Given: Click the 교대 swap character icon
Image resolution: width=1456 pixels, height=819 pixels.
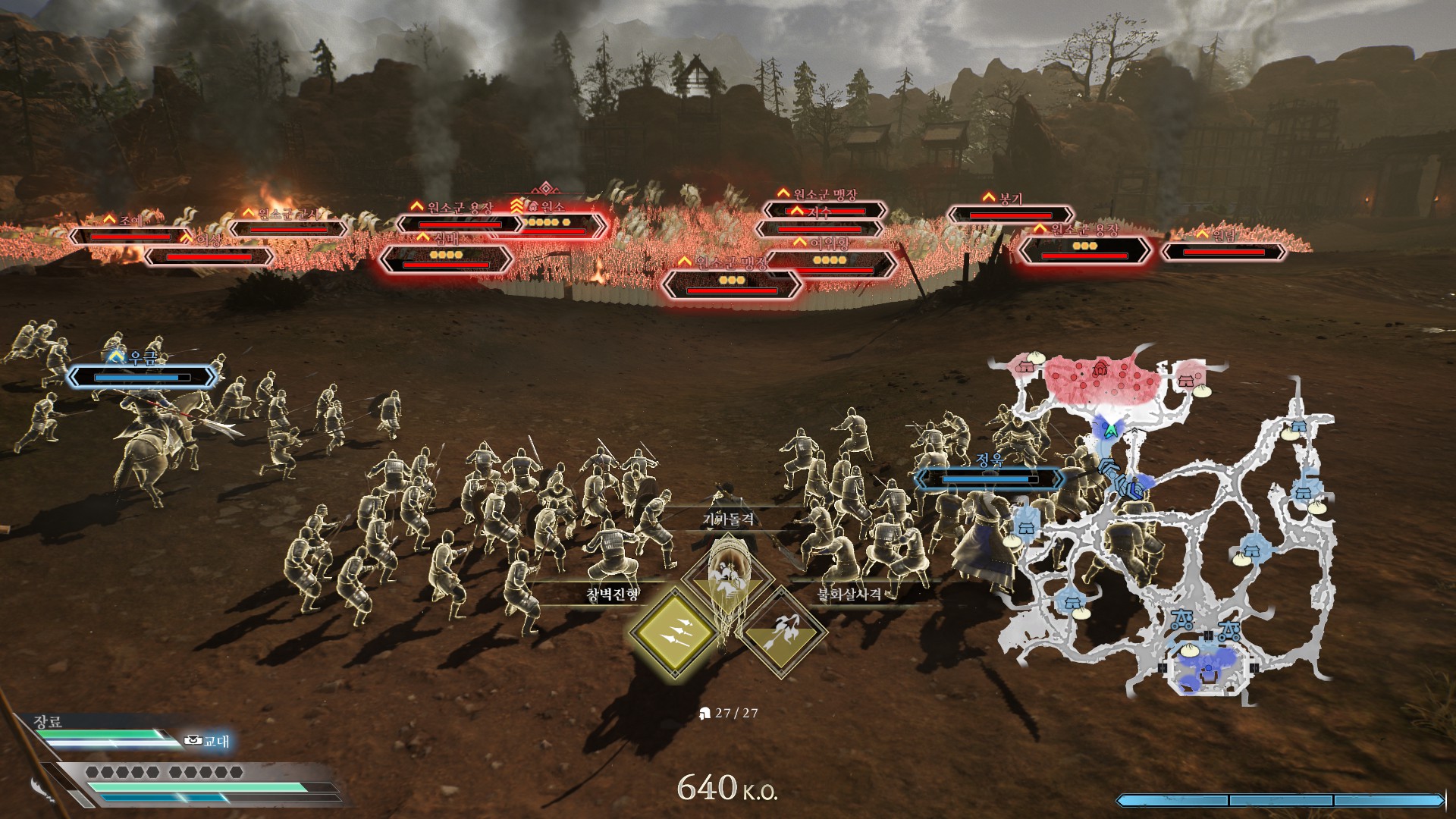Looking at the screenshot, I should (x=194, y=740).
